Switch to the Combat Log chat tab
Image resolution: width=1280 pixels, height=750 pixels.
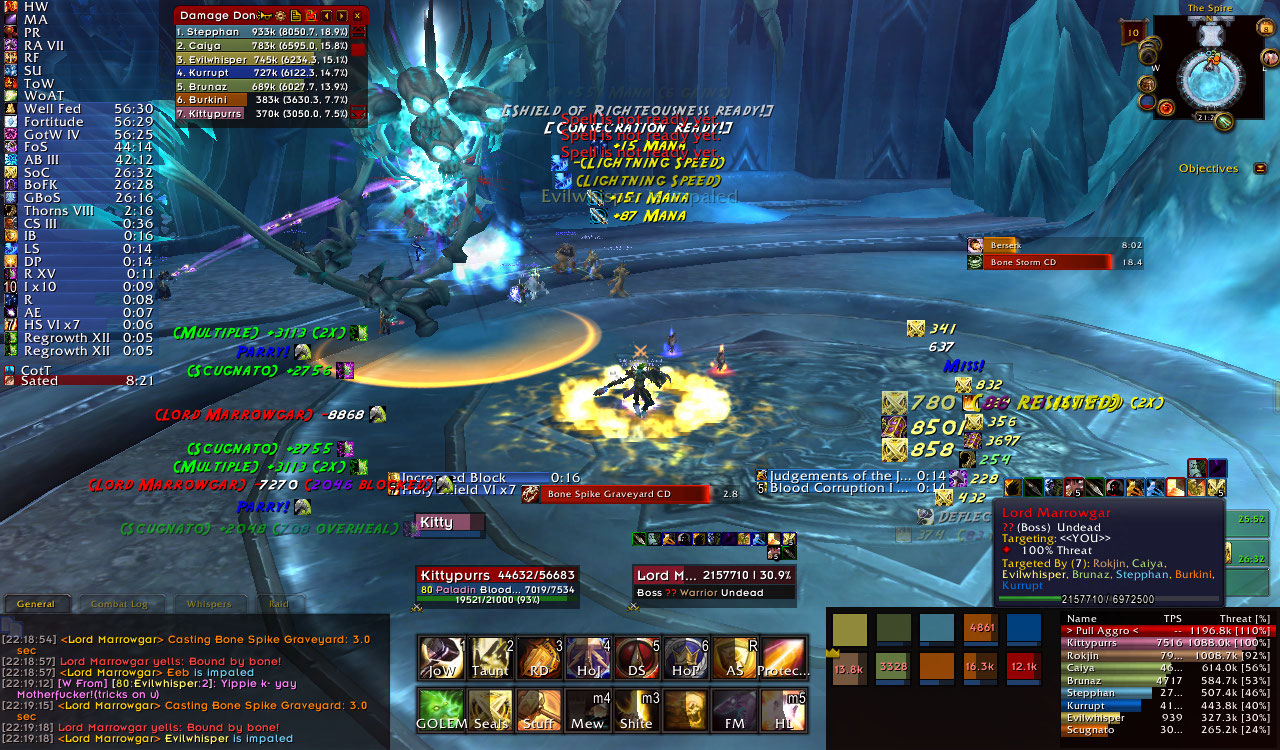coord(120,604)
